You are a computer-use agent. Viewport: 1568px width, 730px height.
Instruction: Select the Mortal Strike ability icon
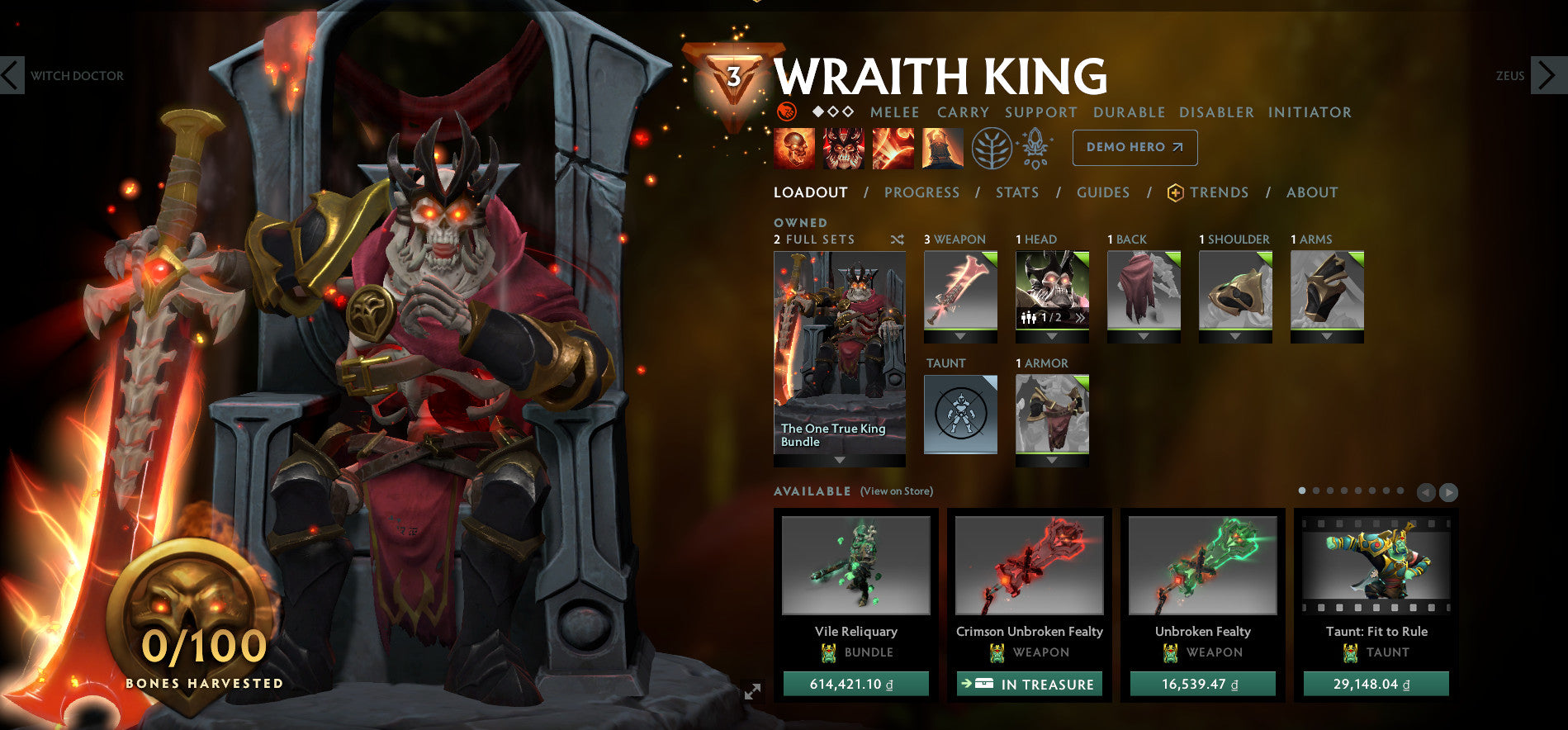893,150
